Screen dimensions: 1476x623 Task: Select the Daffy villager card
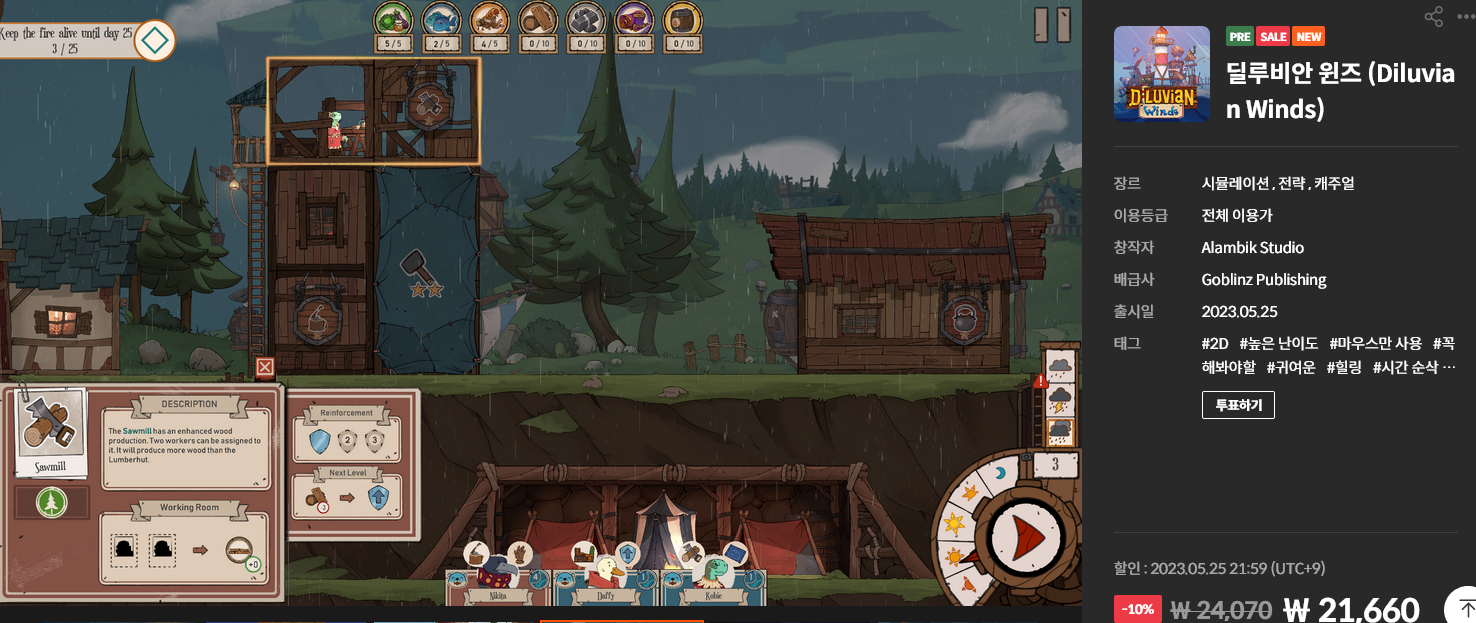(x=605, y=583)
